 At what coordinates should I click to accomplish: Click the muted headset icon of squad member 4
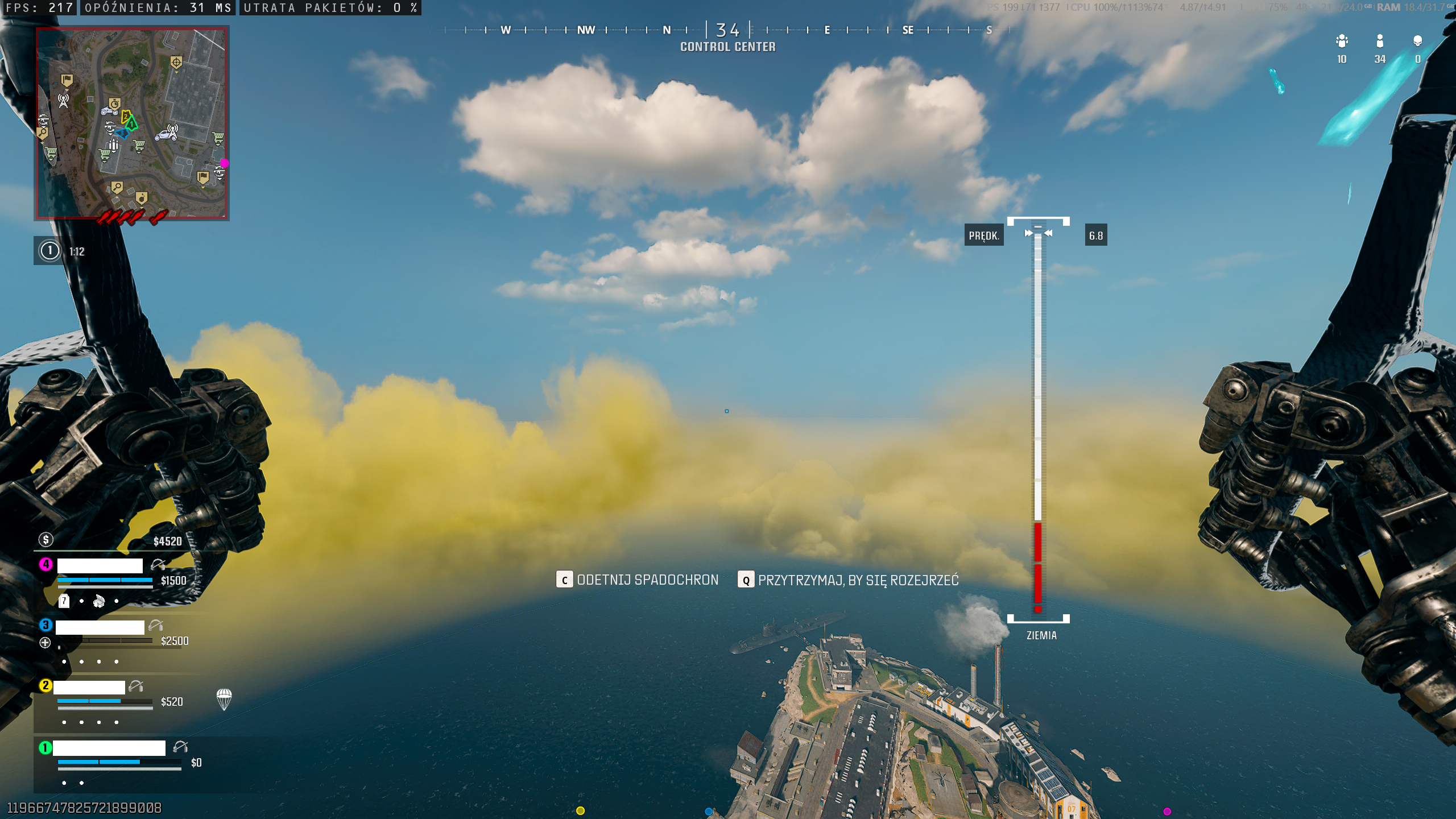tap(158, 565)
